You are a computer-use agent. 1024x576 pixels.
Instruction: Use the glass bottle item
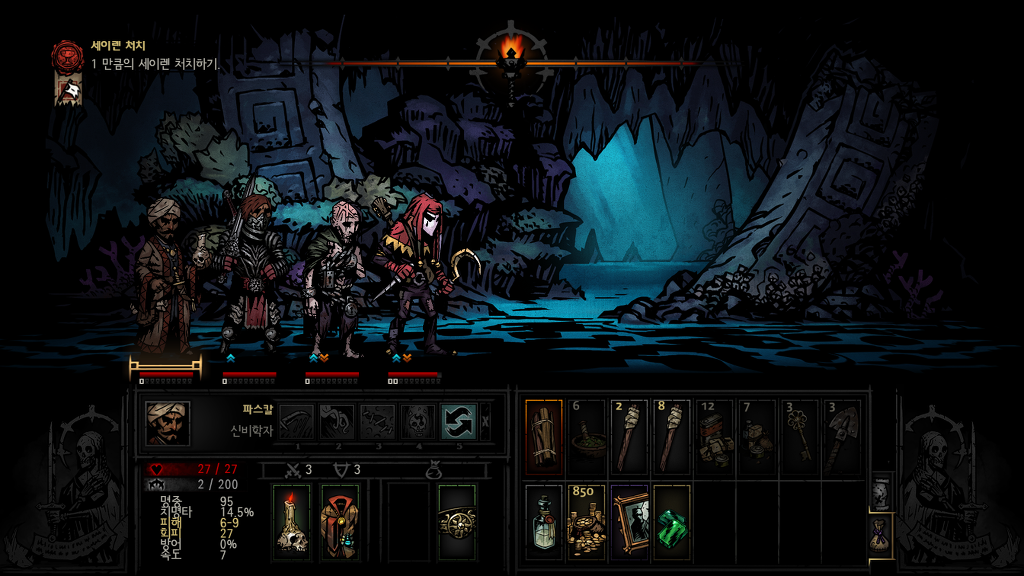click(544, 522)
